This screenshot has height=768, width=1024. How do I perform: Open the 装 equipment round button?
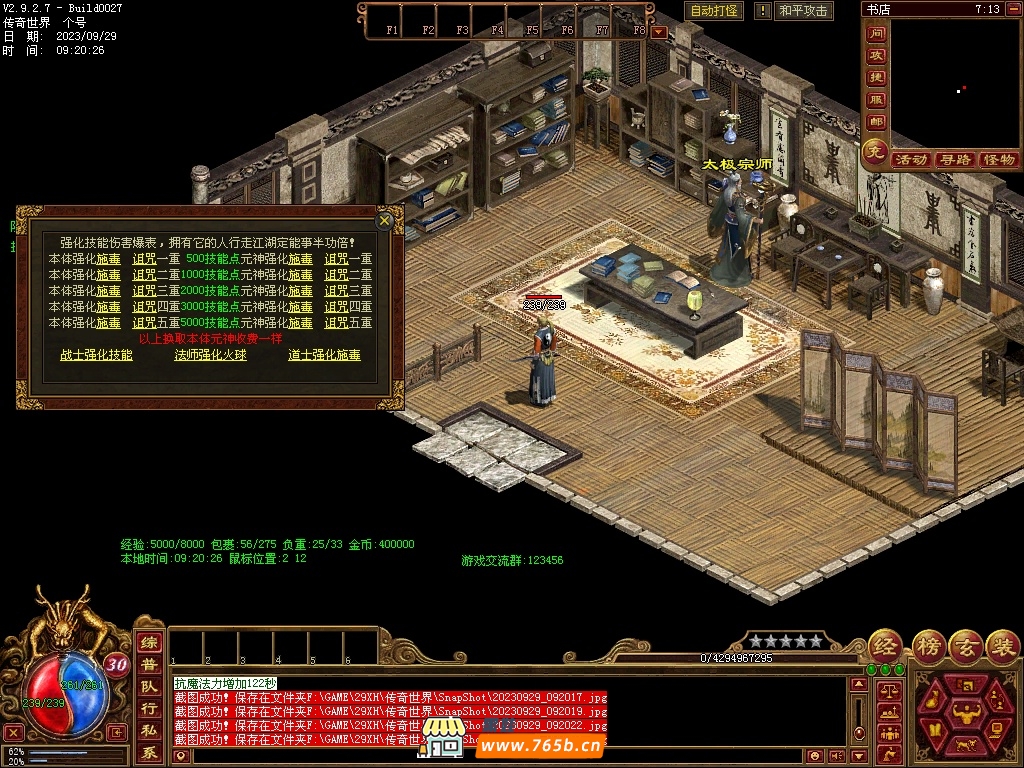point(1001,645)
